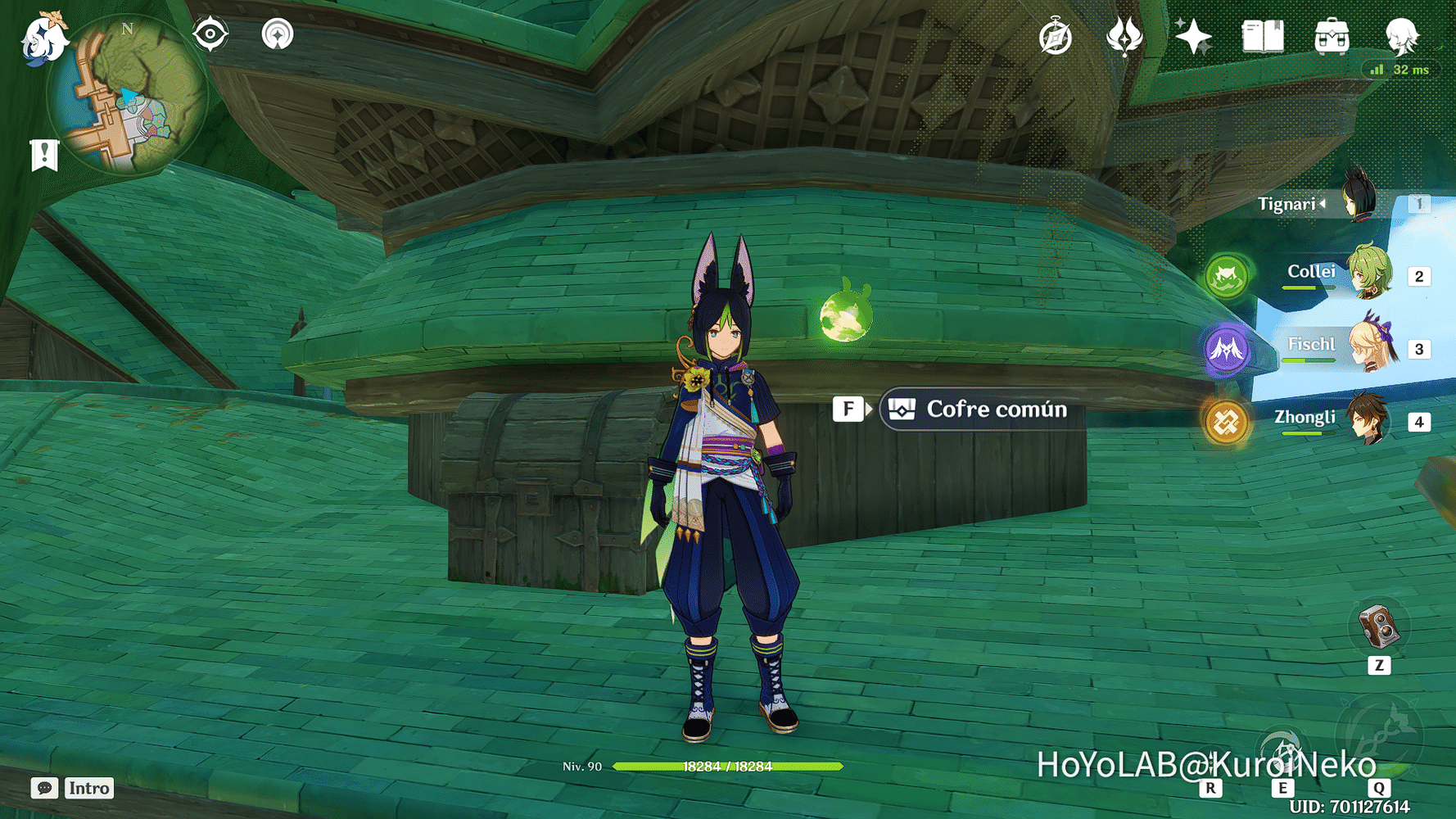Open the backpack inventory icon

pyautogui.click(x=1332, y=37)
